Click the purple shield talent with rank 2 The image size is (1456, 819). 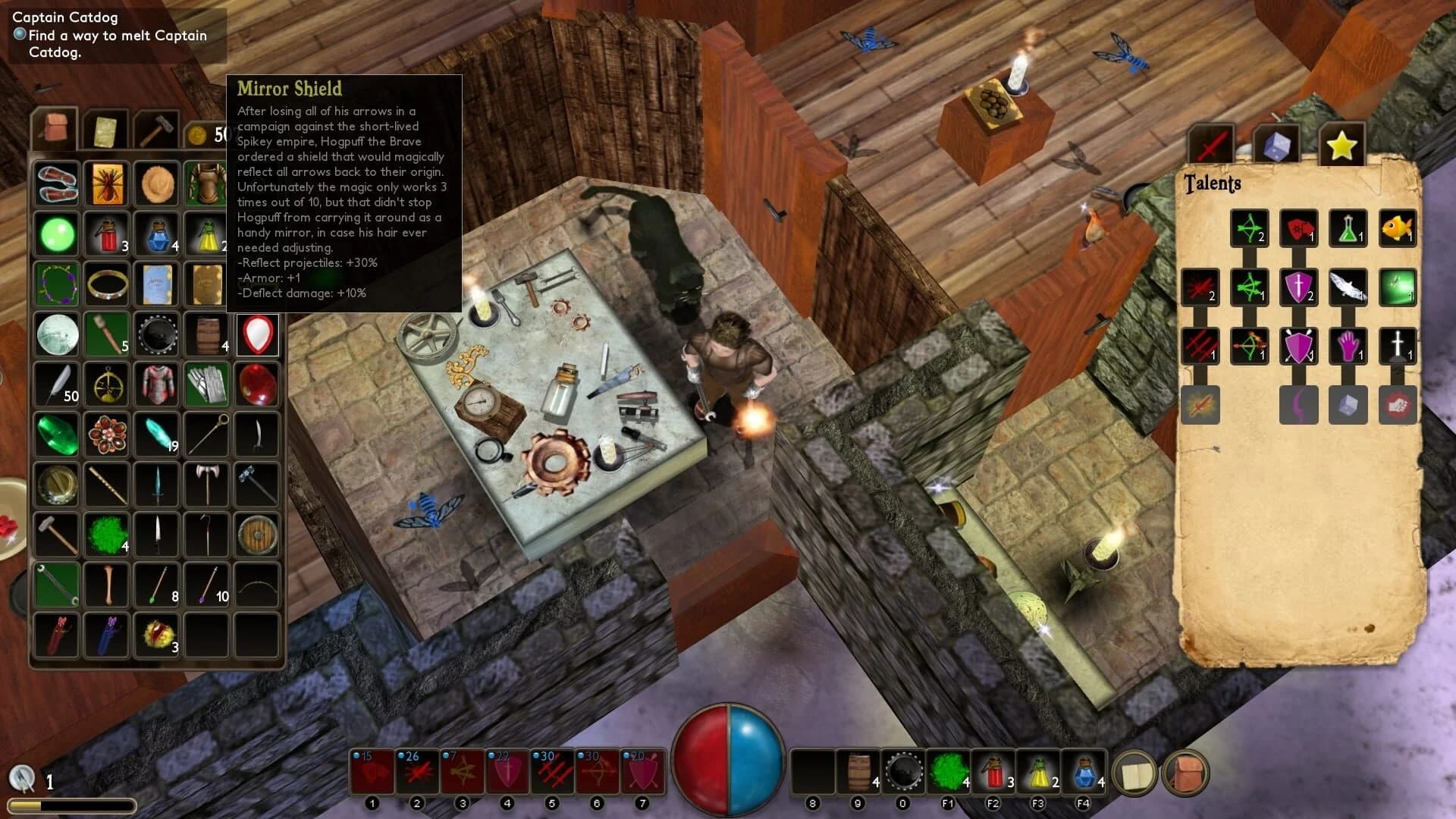[x=1298, y=287]
